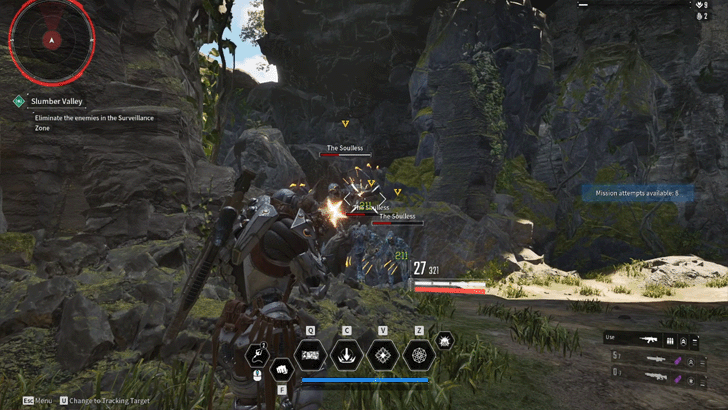
Task: Click the Mission attempts available notice
Action: [637, 192]
